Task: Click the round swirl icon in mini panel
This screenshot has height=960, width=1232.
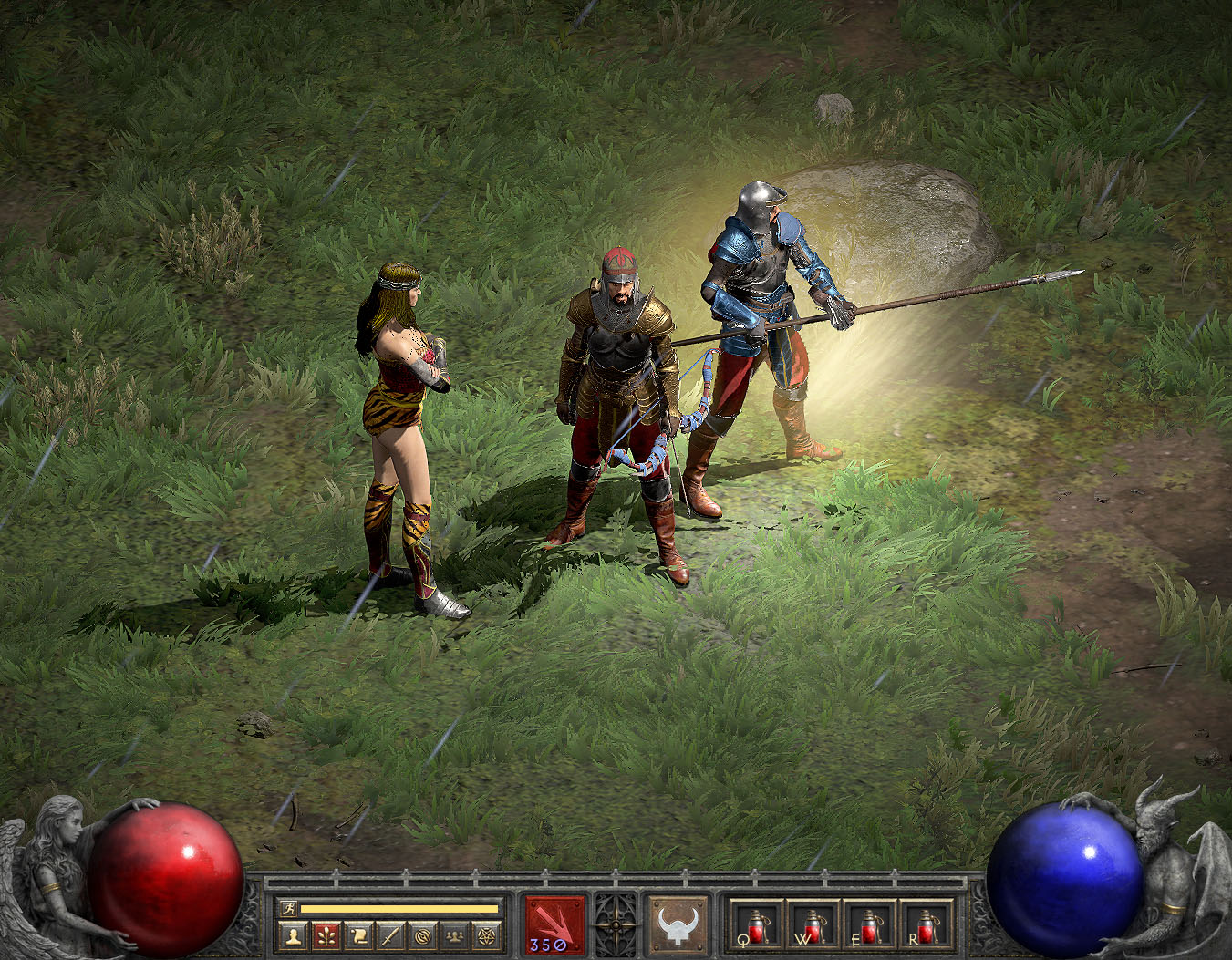Action: click(422, 935)
